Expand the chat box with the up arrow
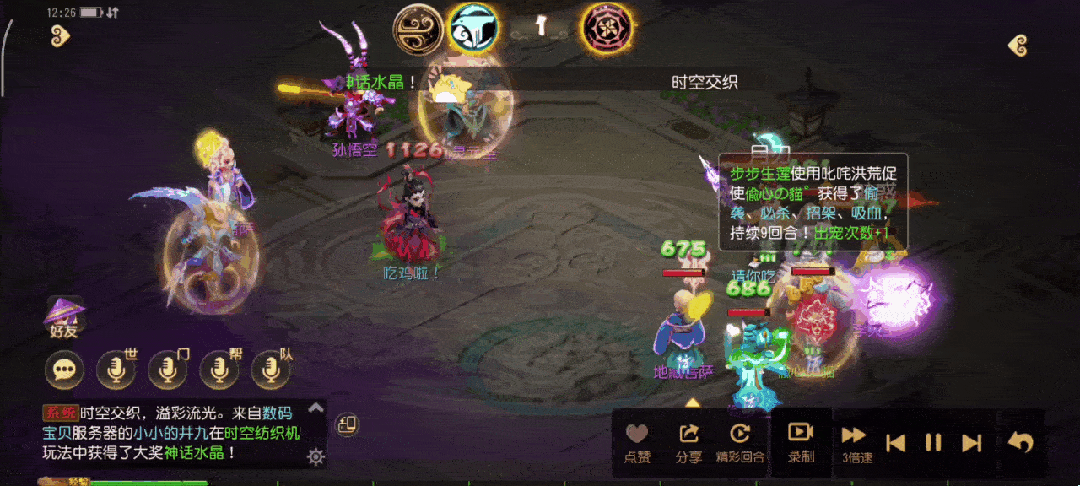The image size is (1080, 486). (x=316, y=408)
